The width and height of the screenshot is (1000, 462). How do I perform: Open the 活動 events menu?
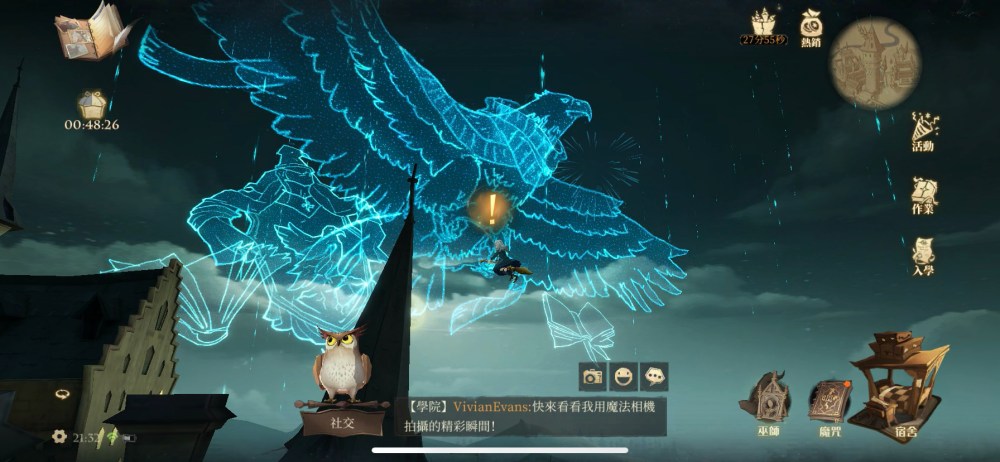point(923,131)
